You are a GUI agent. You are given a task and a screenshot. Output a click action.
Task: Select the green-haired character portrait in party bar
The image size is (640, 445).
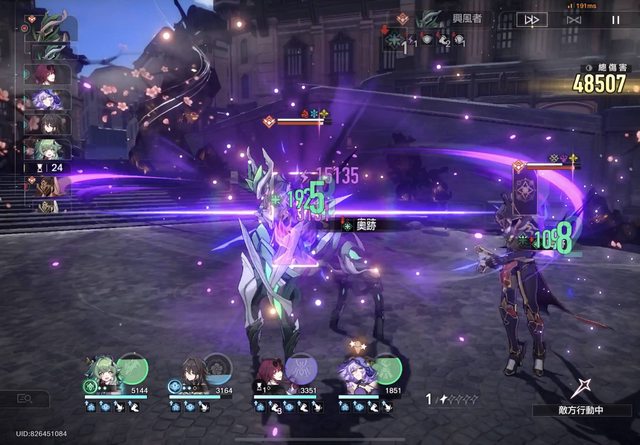point(100,370)
